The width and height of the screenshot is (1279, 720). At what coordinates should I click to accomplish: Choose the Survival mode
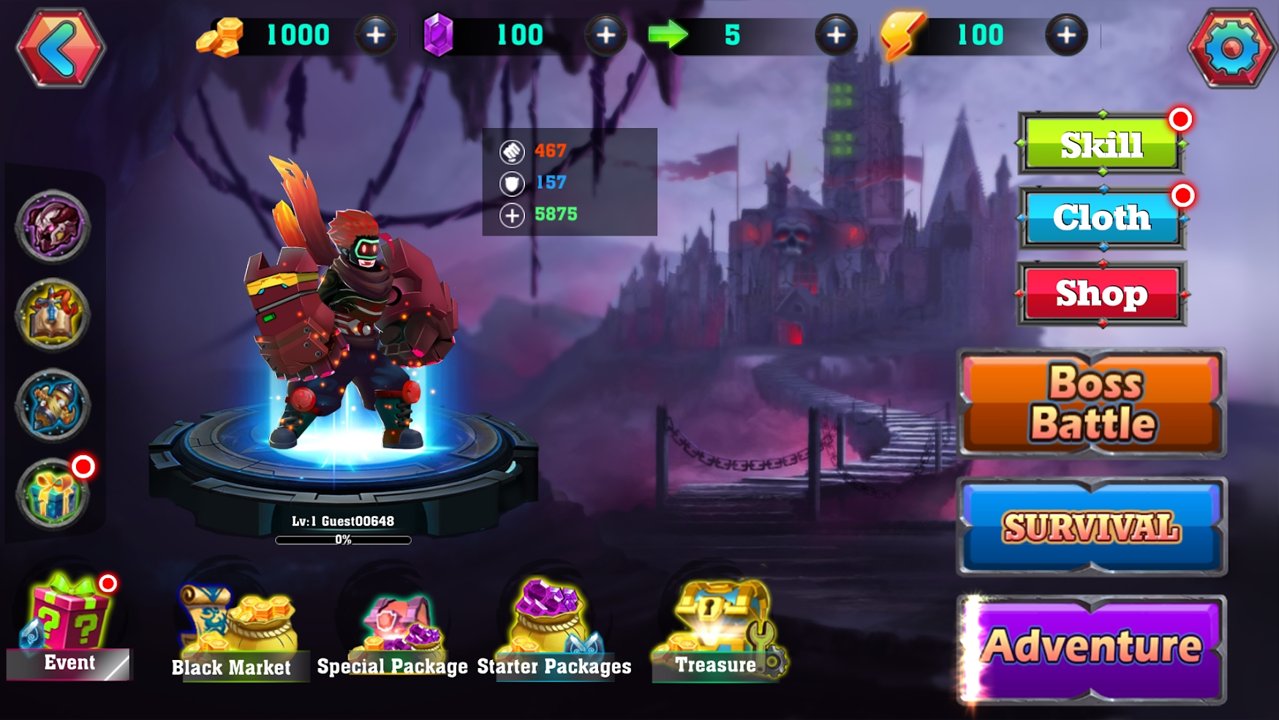(1092, 527)
